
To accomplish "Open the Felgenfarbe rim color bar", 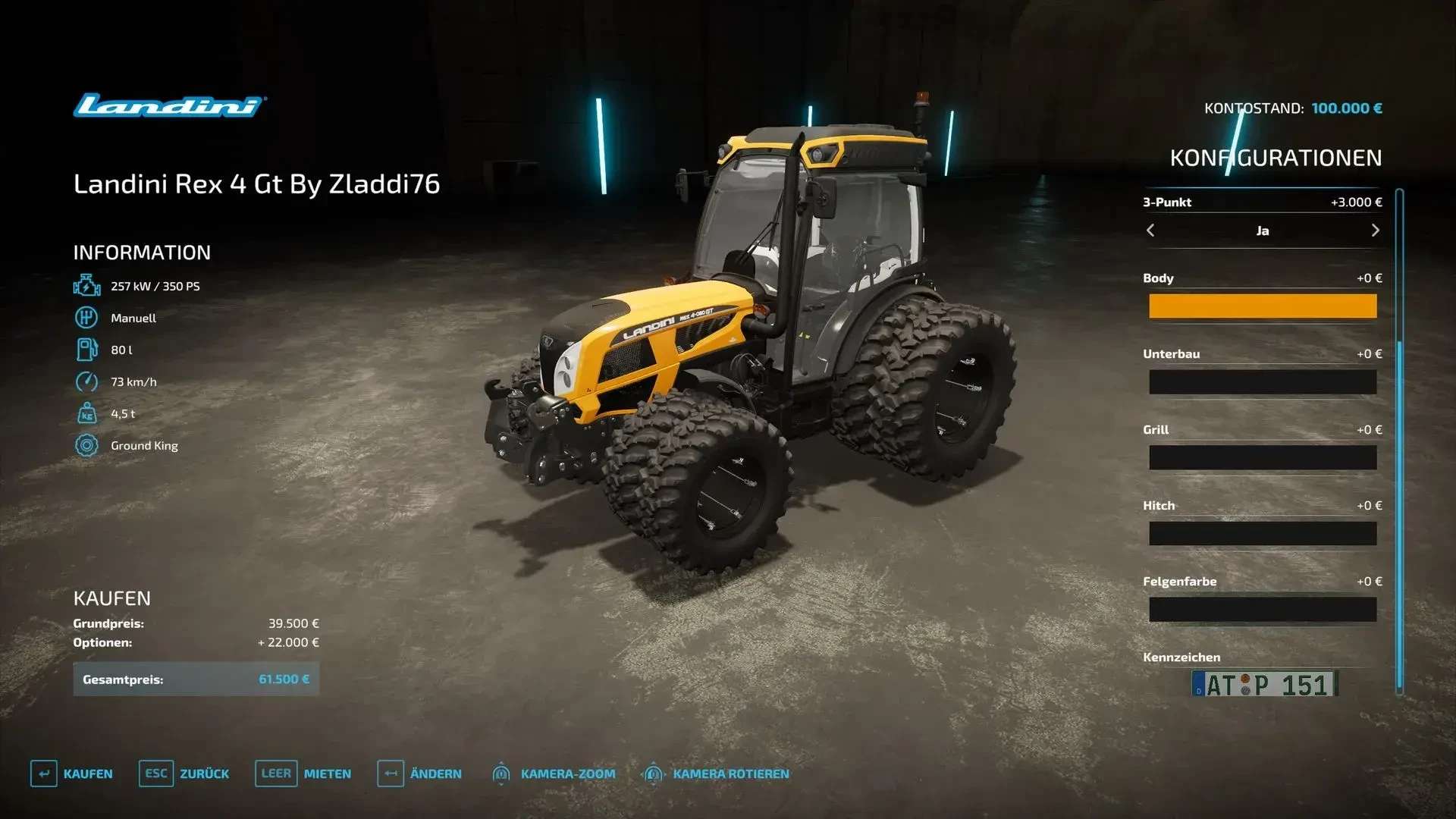I will point(1262,610).
